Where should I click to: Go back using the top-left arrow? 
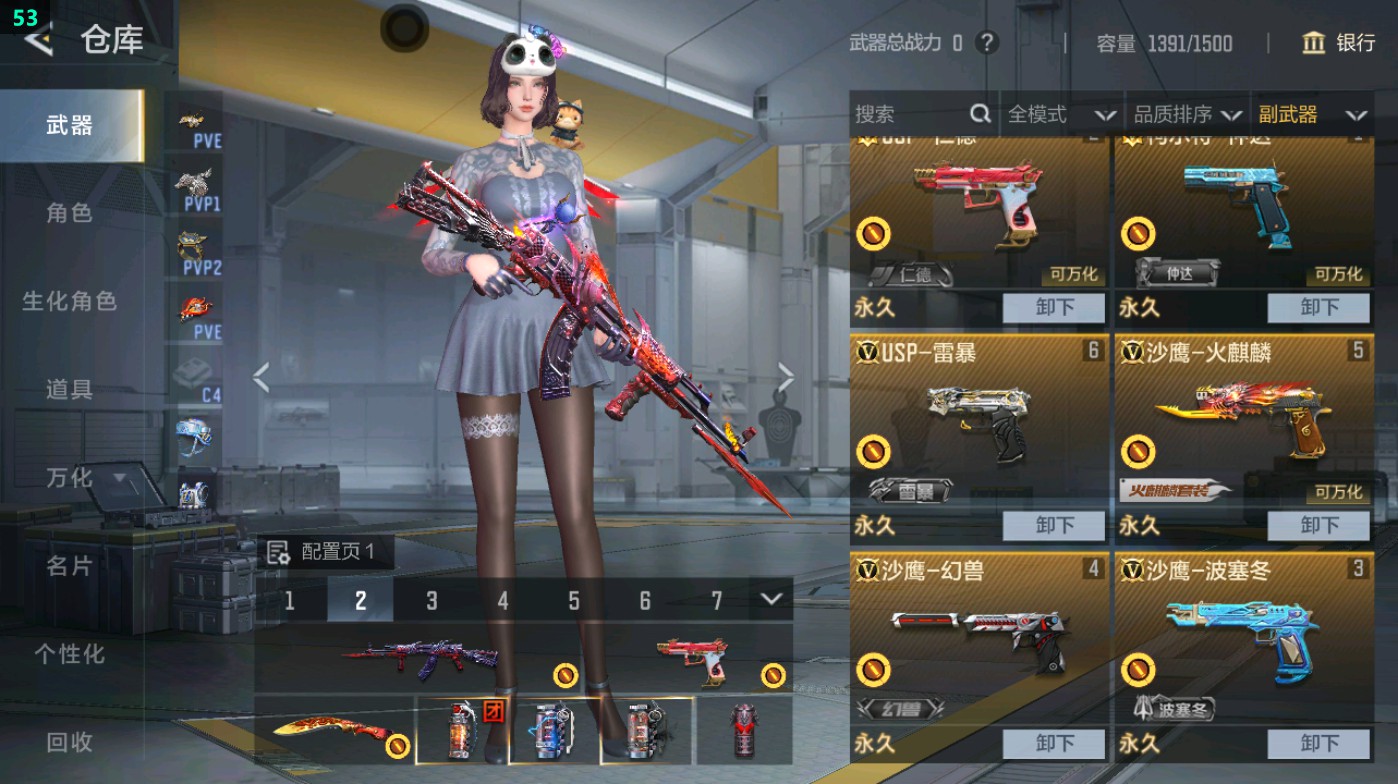[x=40, y=40]
